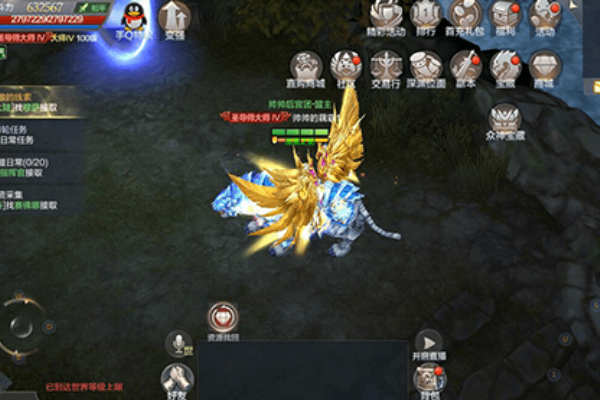Enter the 深渊位面 abyss plane

coord(426,66)
